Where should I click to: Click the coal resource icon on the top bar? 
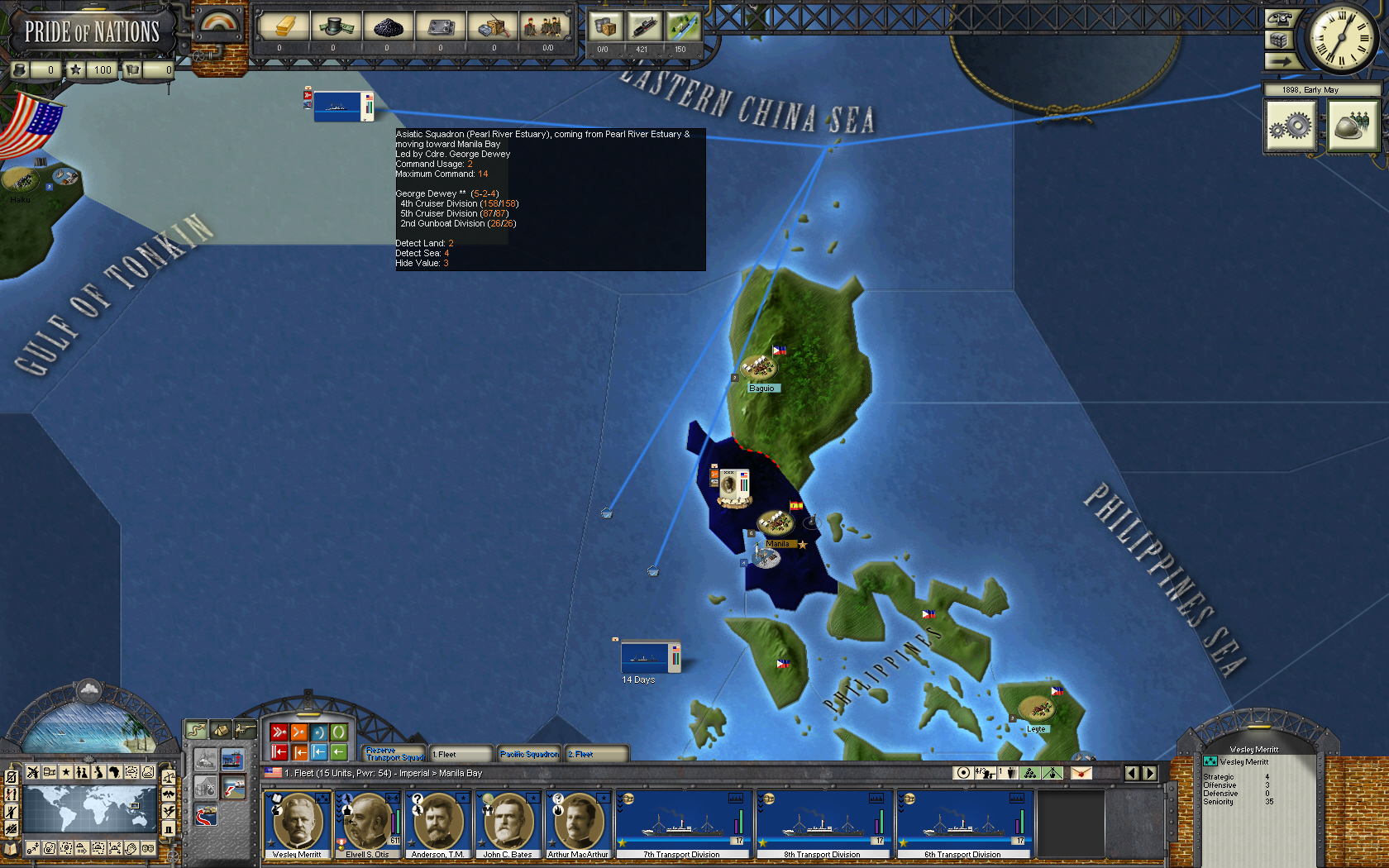tap(388, 26)
